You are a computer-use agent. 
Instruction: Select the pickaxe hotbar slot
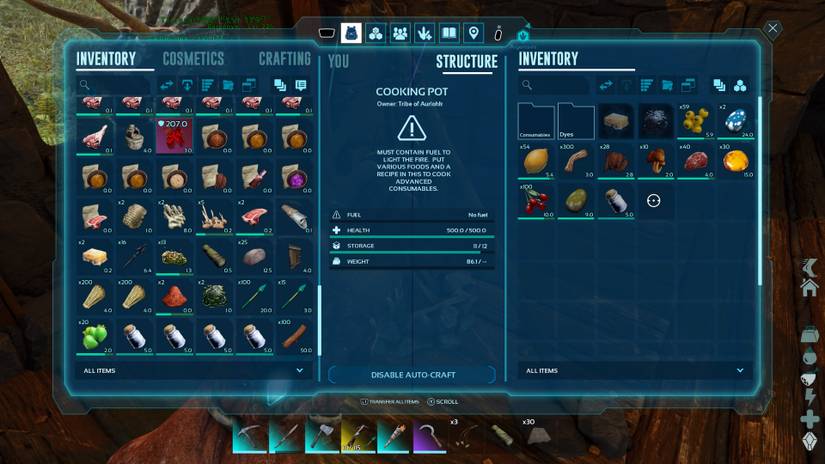tap(250, 436)
